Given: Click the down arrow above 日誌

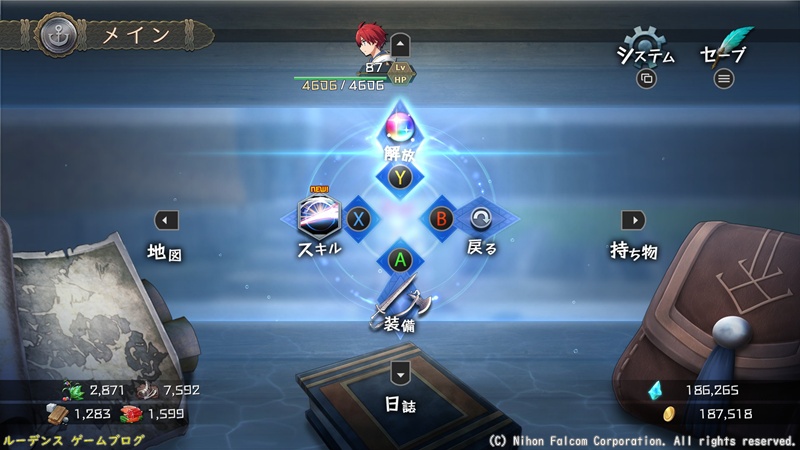Looking at the screenshot, I should click(x=400, y=373).
